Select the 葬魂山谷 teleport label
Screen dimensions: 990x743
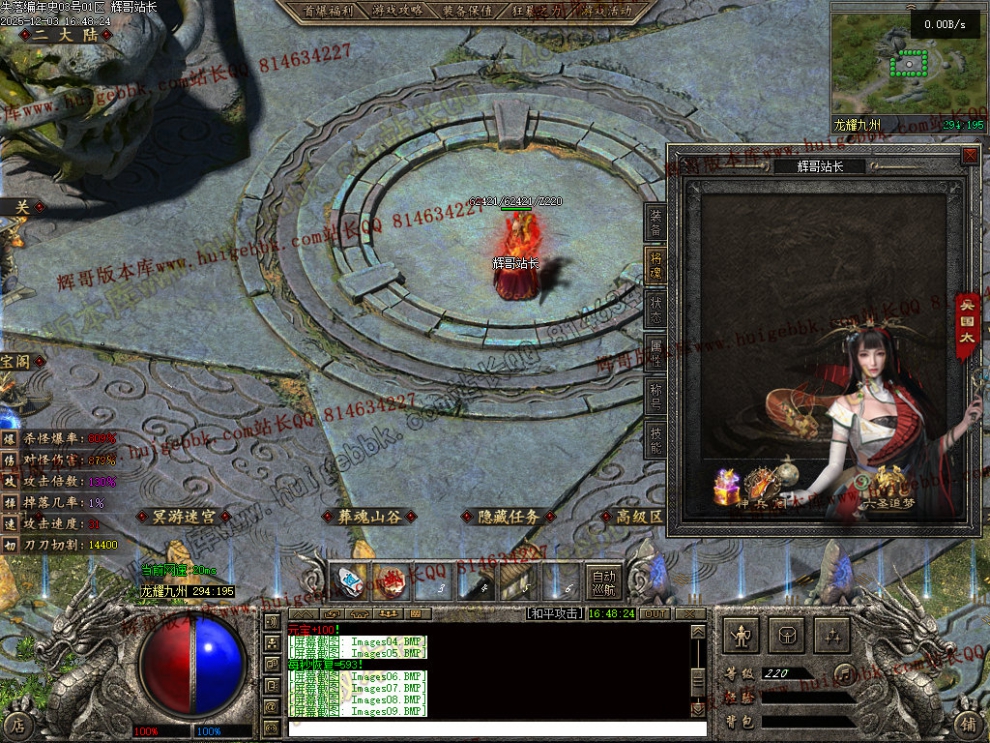pyautogui.click(x=369, y=517)
